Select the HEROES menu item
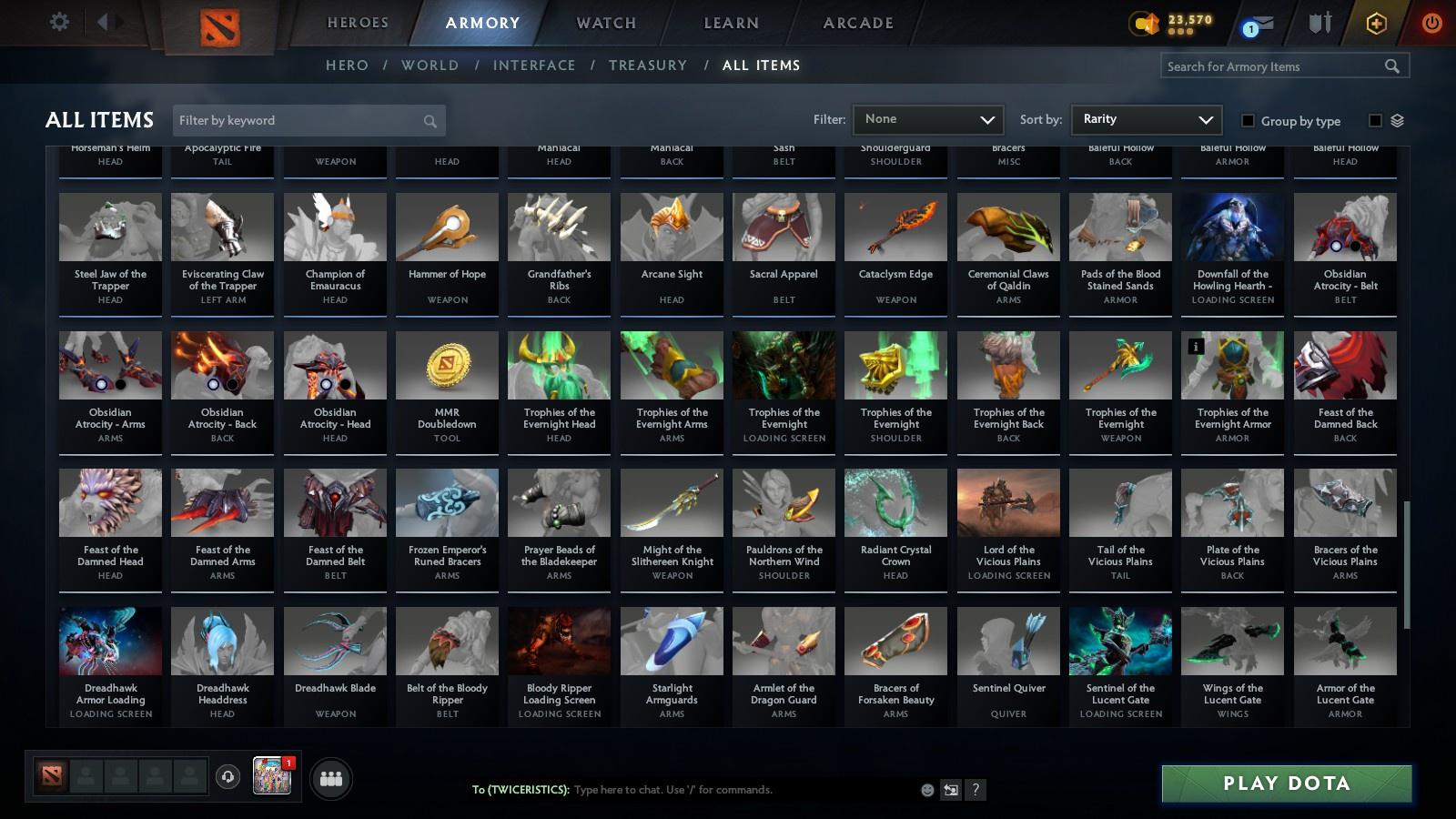The image size is (1456, 819). (x=357, y=23)
